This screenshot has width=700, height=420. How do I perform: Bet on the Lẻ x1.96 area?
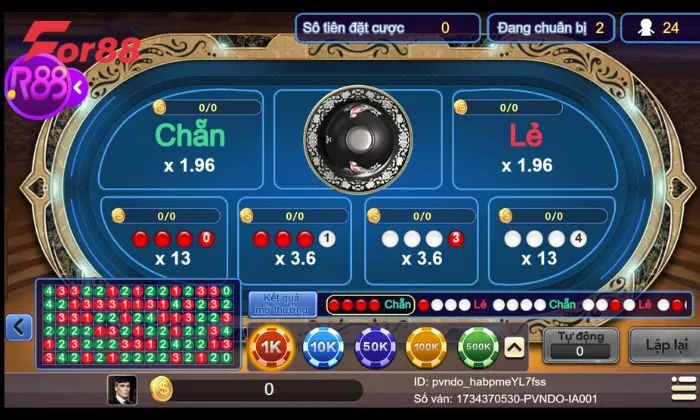(527, 145)
